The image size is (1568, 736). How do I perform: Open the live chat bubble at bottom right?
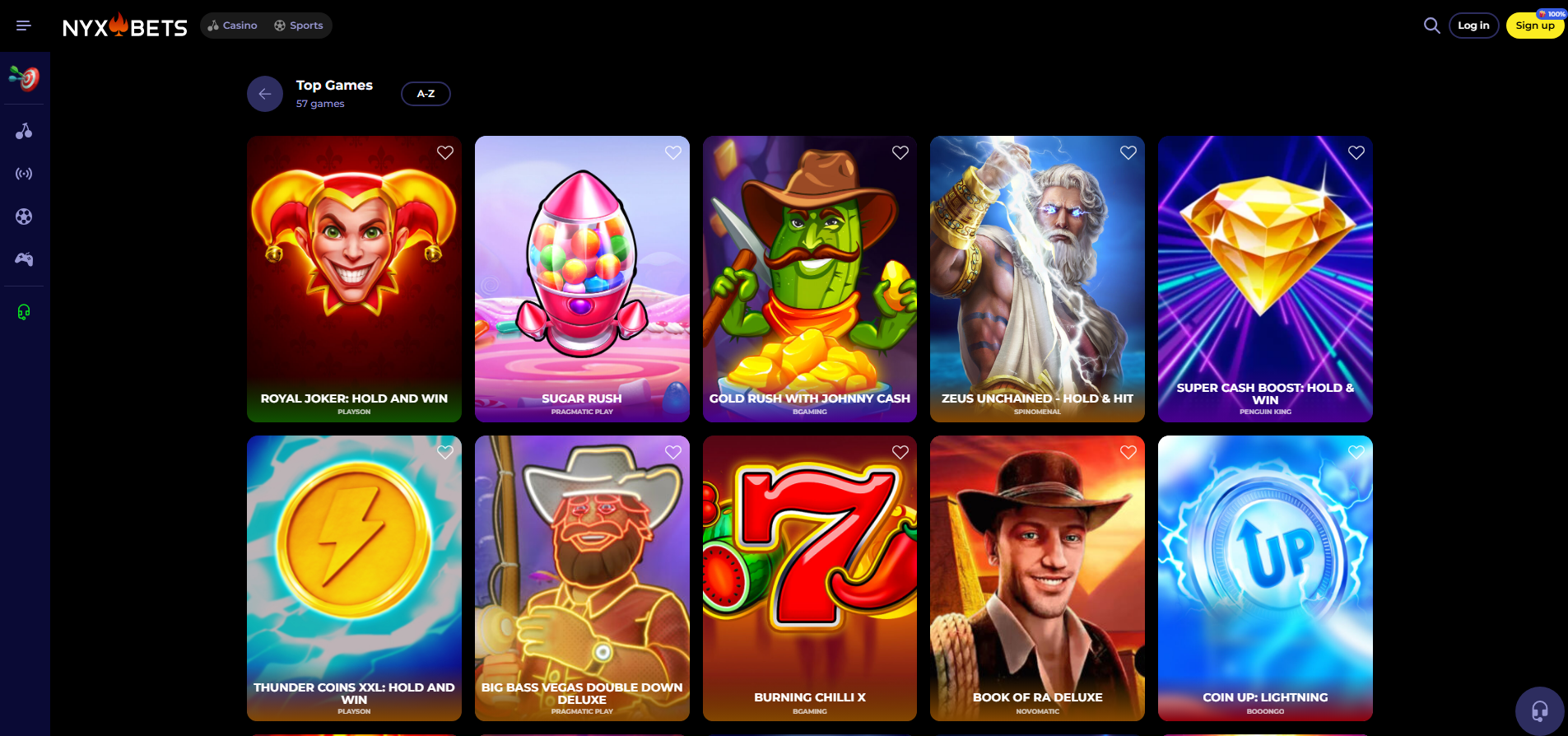point(1538,709)
